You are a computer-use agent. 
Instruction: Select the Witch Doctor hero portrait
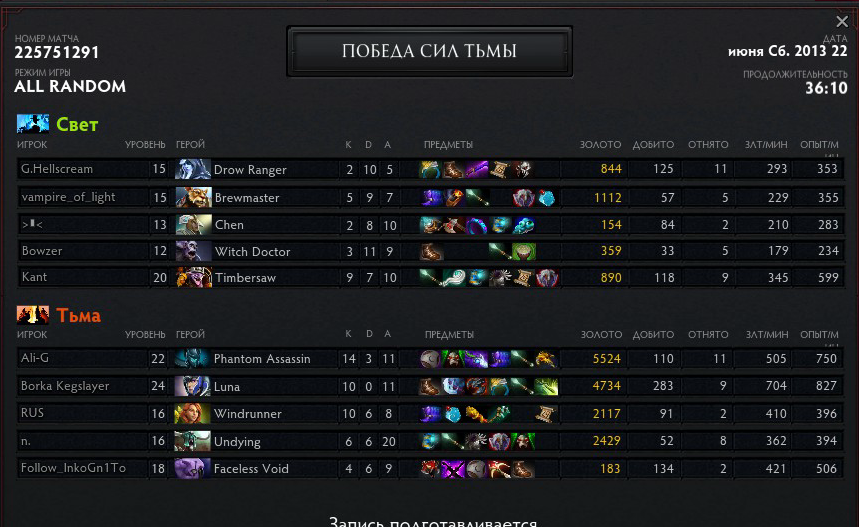pyautogui.click(x=192, y=251)
